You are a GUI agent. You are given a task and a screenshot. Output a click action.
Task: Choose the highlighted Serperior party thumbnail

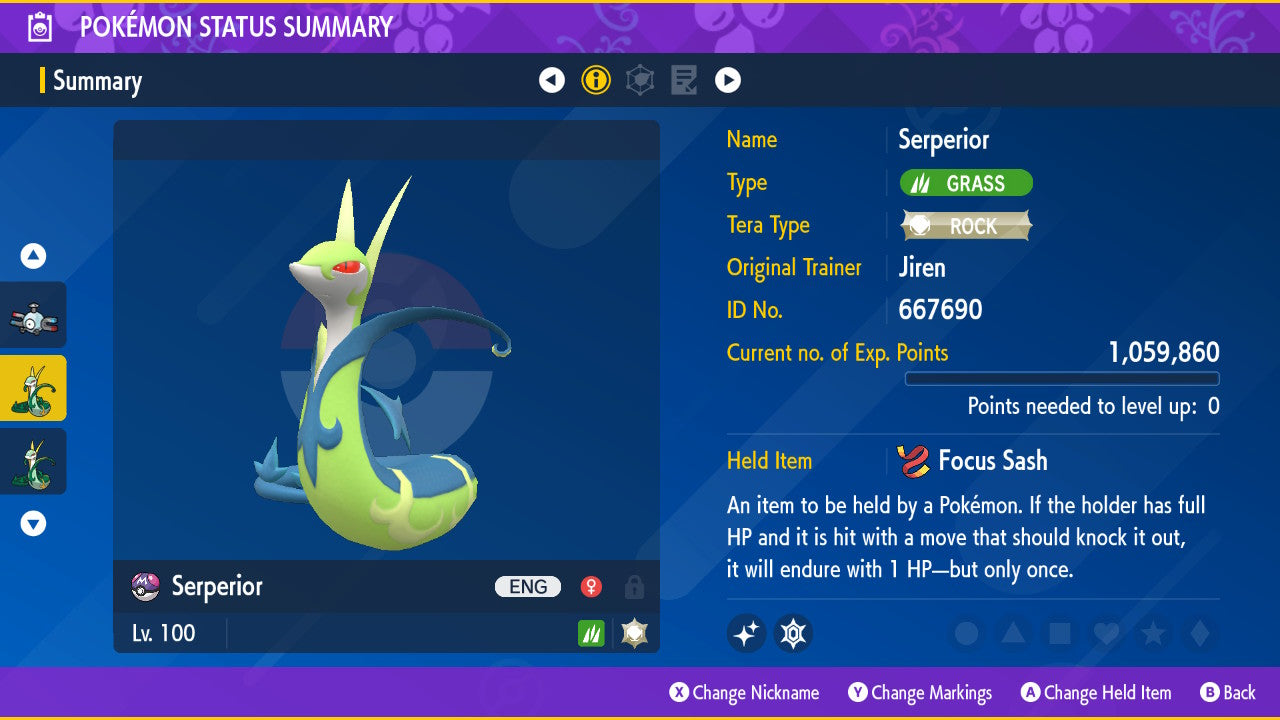(33, 388)
